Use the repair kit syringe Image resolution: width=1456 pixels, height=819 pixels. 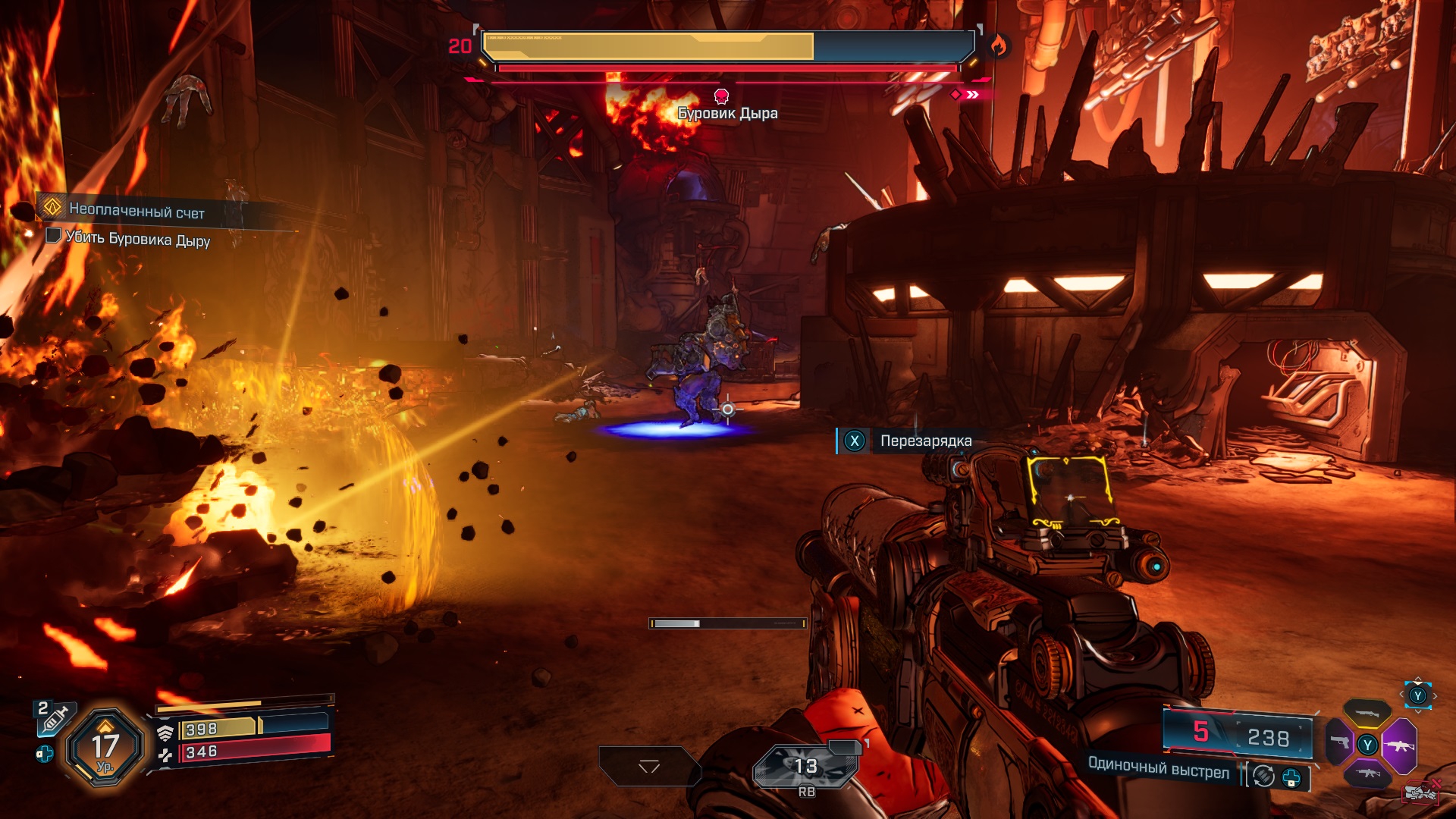55,717
